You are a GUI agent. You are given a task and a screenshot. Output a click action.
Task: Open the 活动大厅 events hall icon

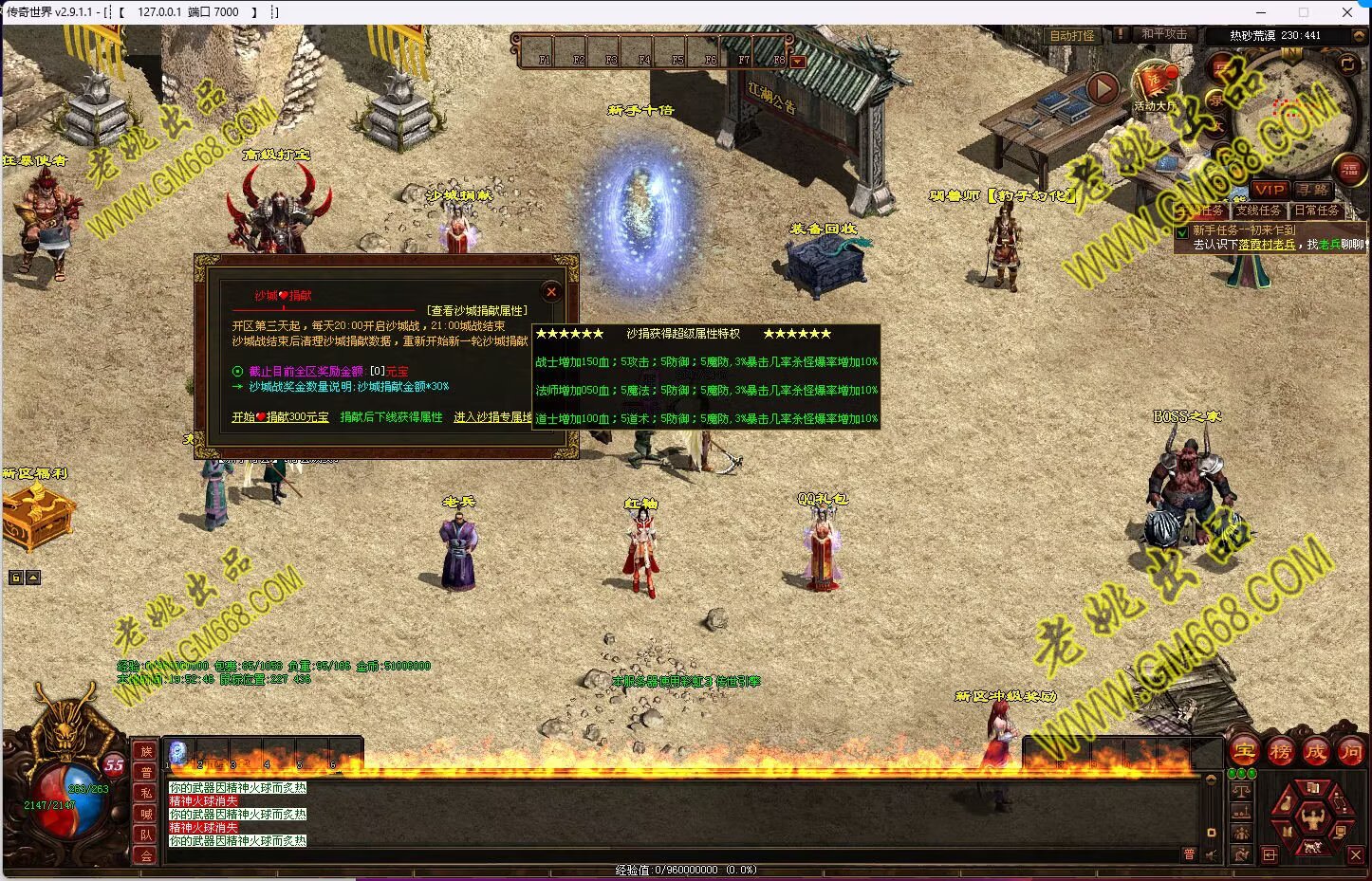[1155, 85]
